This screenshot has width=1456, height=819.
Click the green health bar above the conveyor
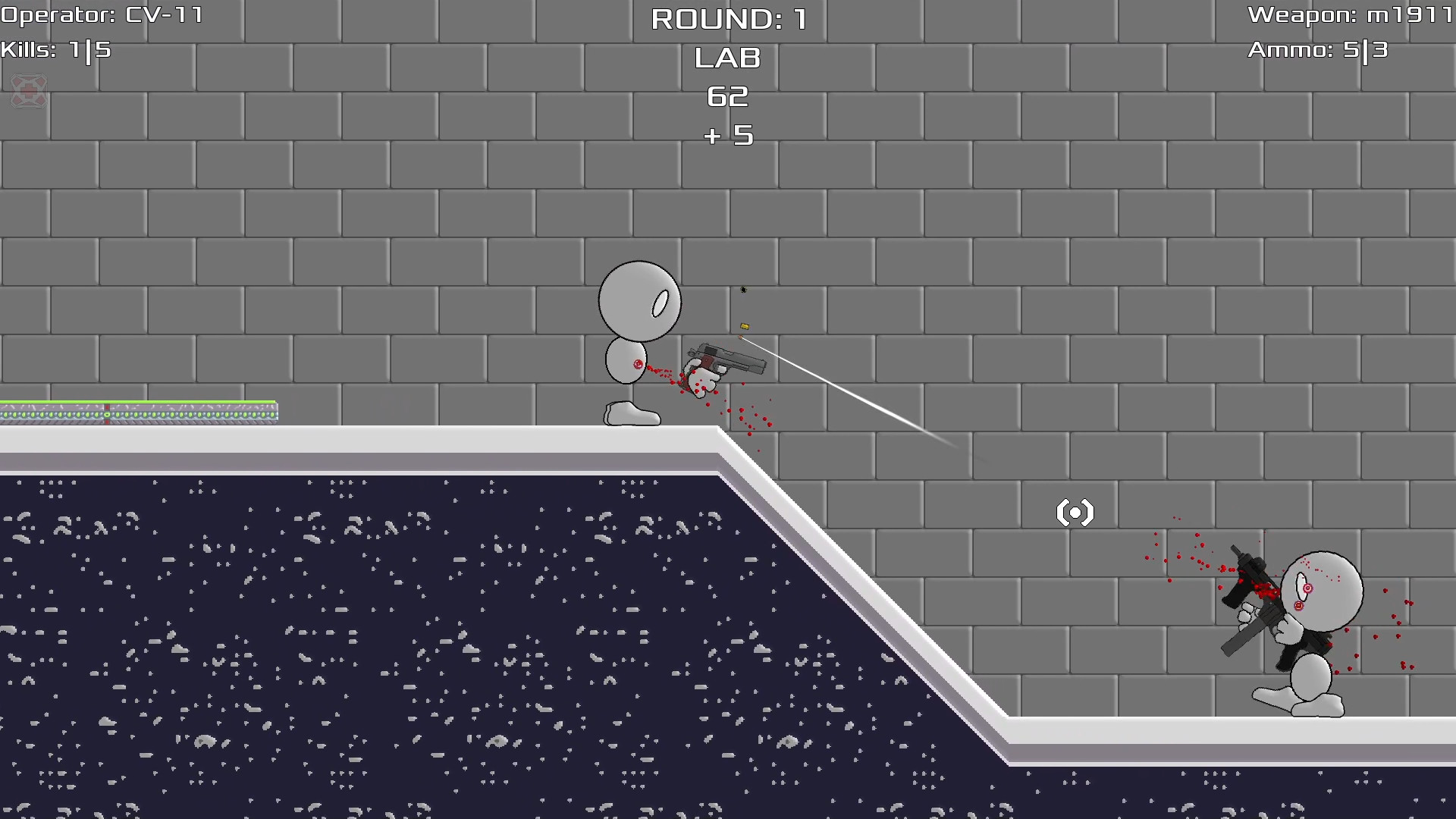tap(136, 400)
